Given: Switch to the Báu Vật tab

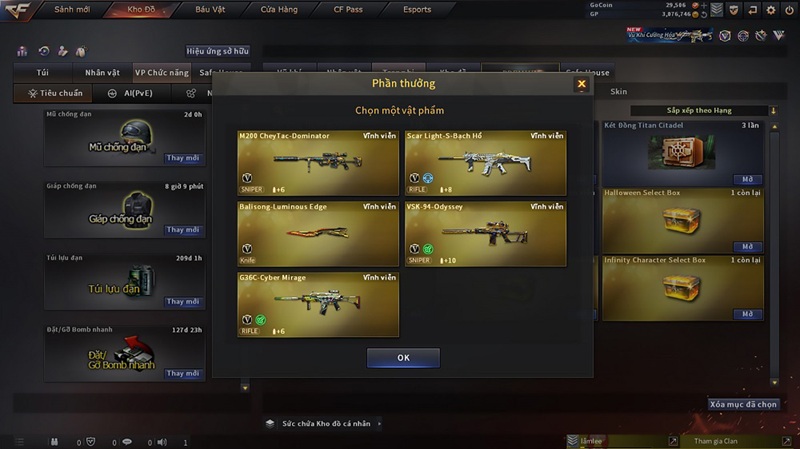Looking at the screenshot, I should pos(210,10).
